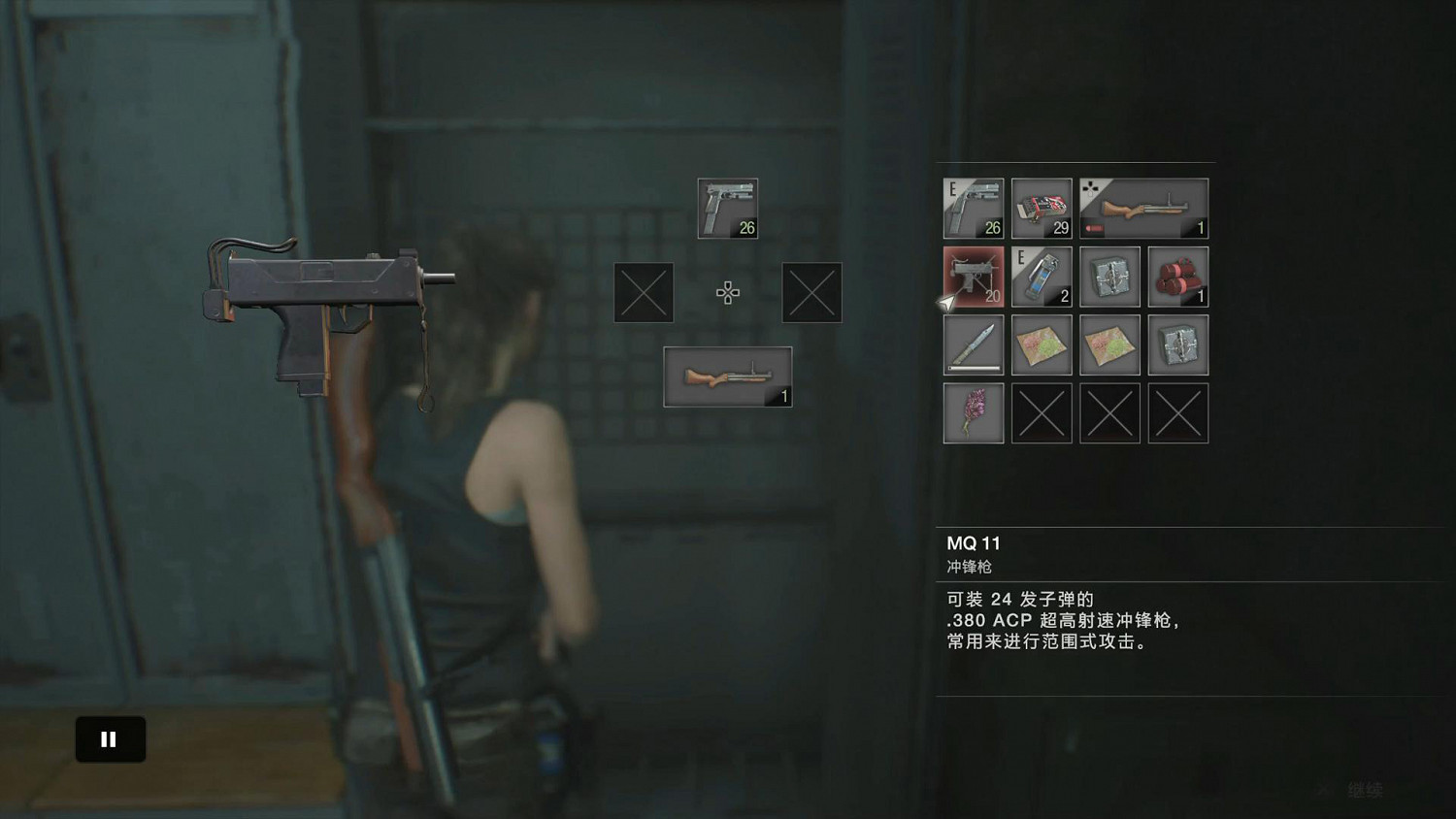Click the first map item in the third row

click(1042, 344)
